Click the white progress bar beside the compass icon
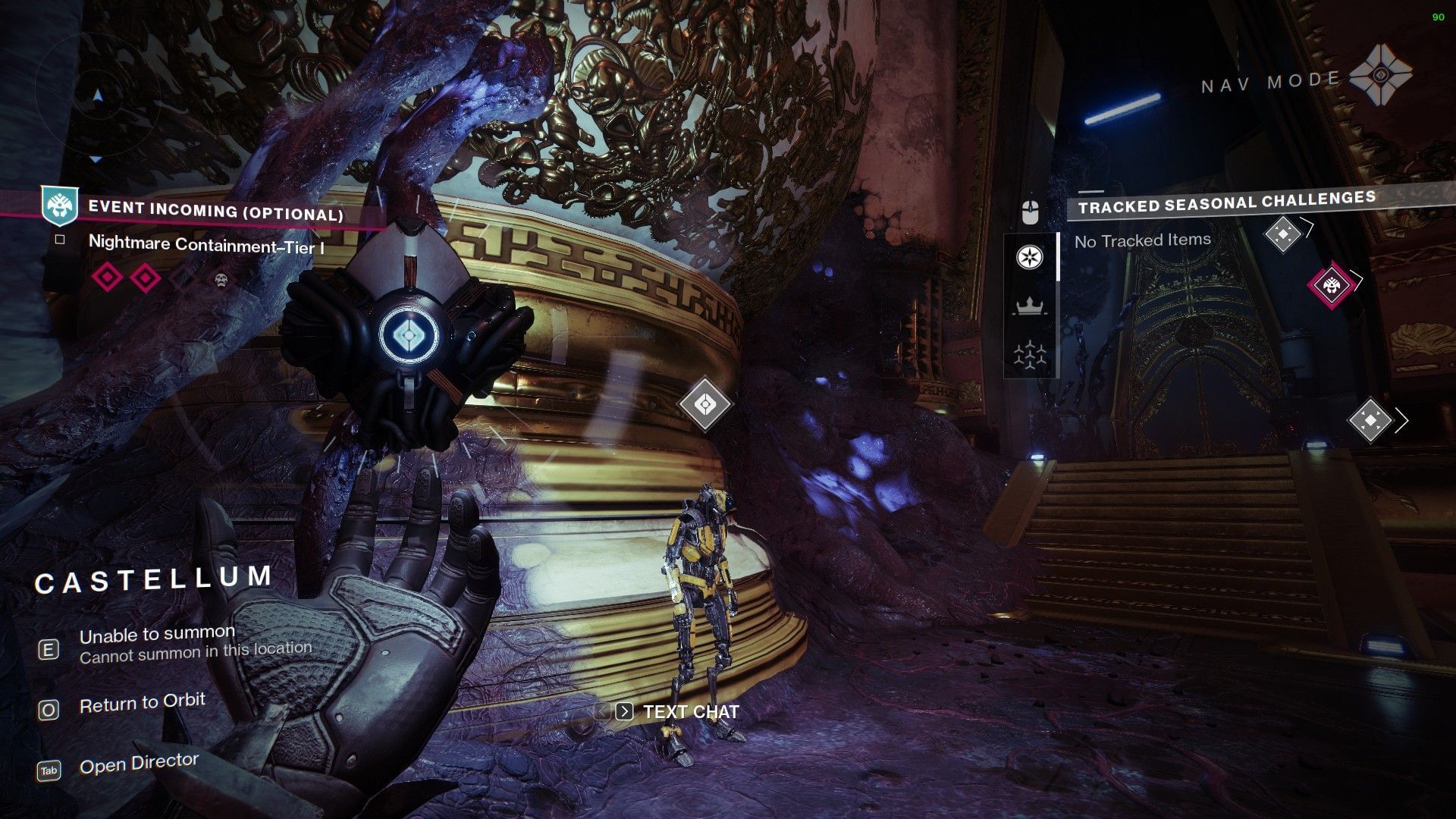Image resolution: width=1456 pixels, height=819 pixels. point(1058,257)
